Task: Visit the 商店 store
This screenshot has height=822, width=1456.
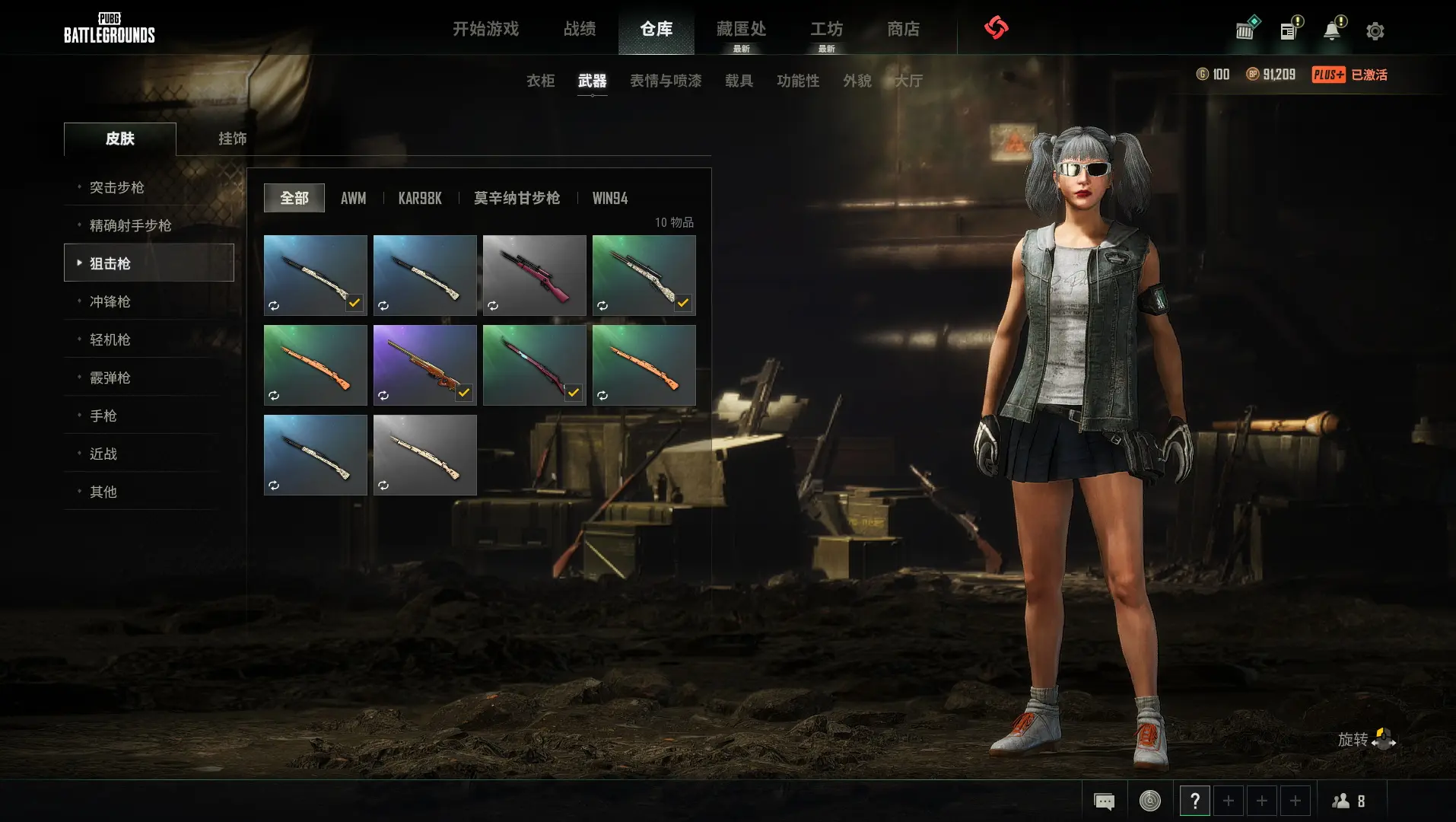Action: tap(903, 29)
